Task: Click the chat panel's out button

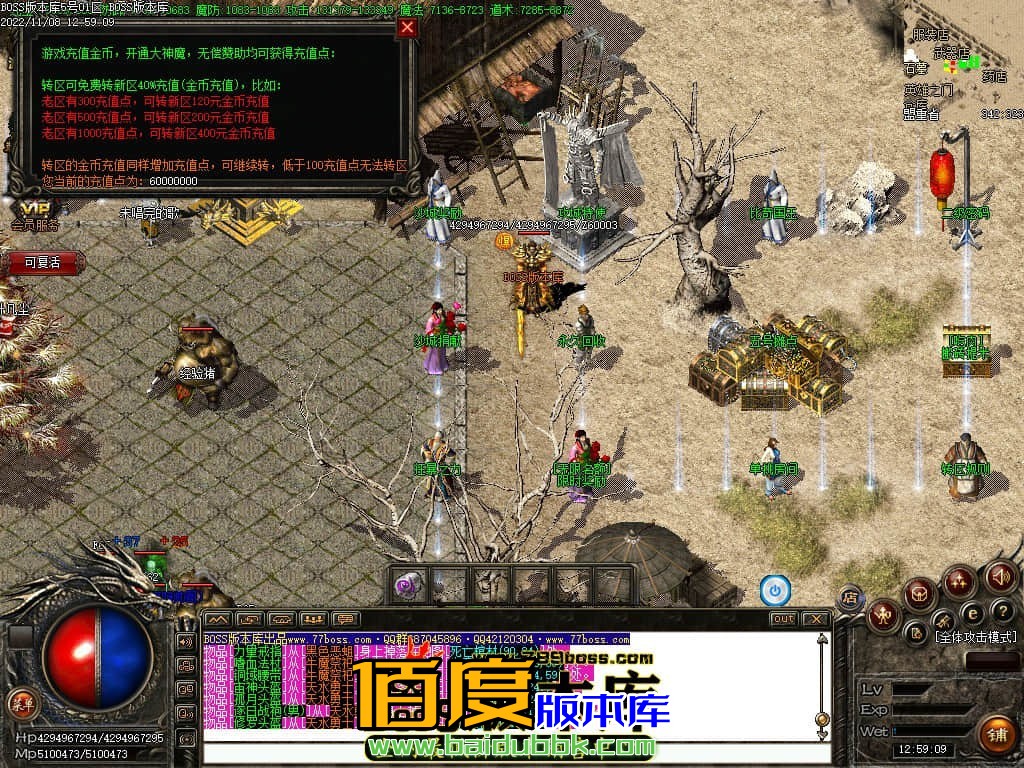Action: coord(783,619)
